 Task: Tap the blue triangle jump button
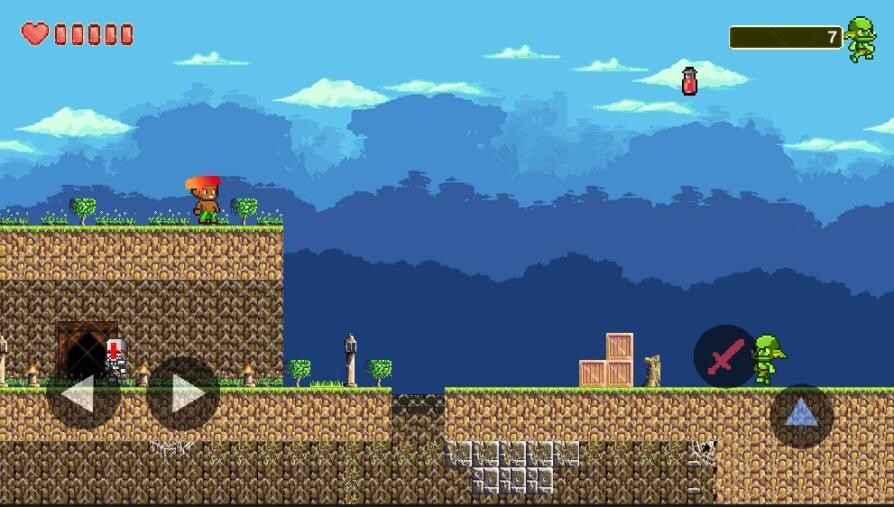(x=801, y=414)
